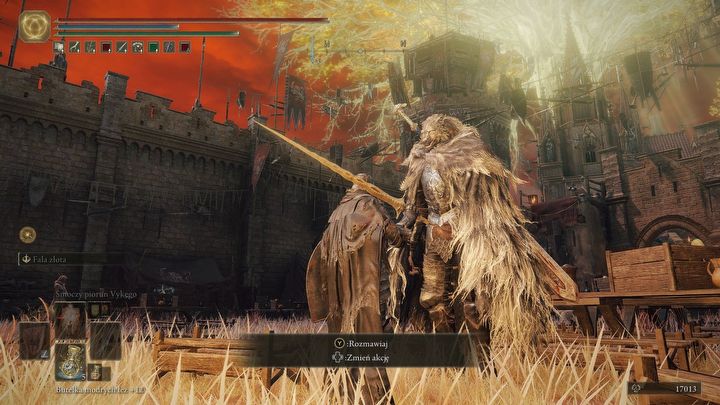This screenshot has height=405, width=720.
Task: Select the left-hand armament slot
Action: point(35,340)
